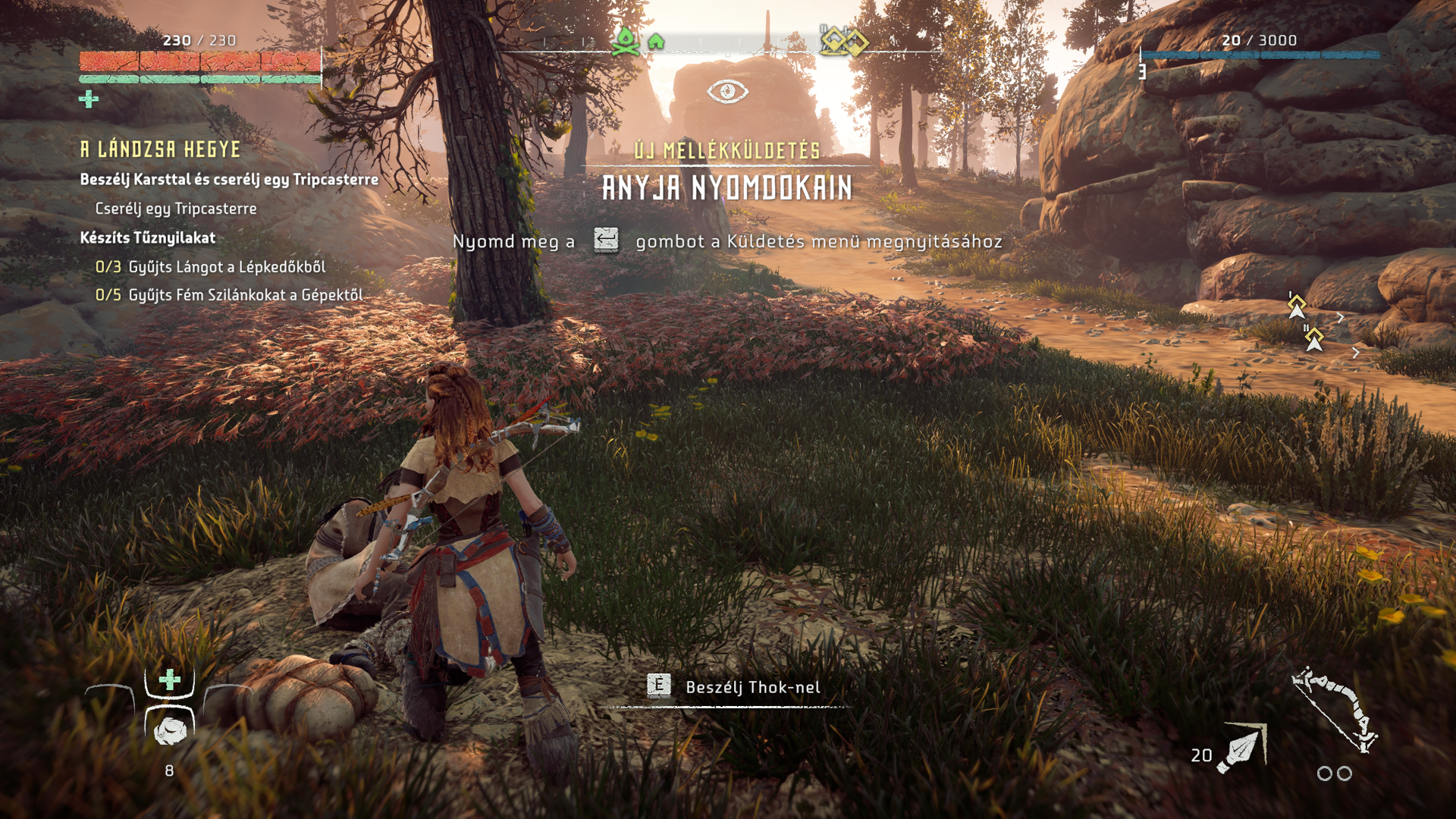Click the lower yellow quest waypoint marker

1314,338
